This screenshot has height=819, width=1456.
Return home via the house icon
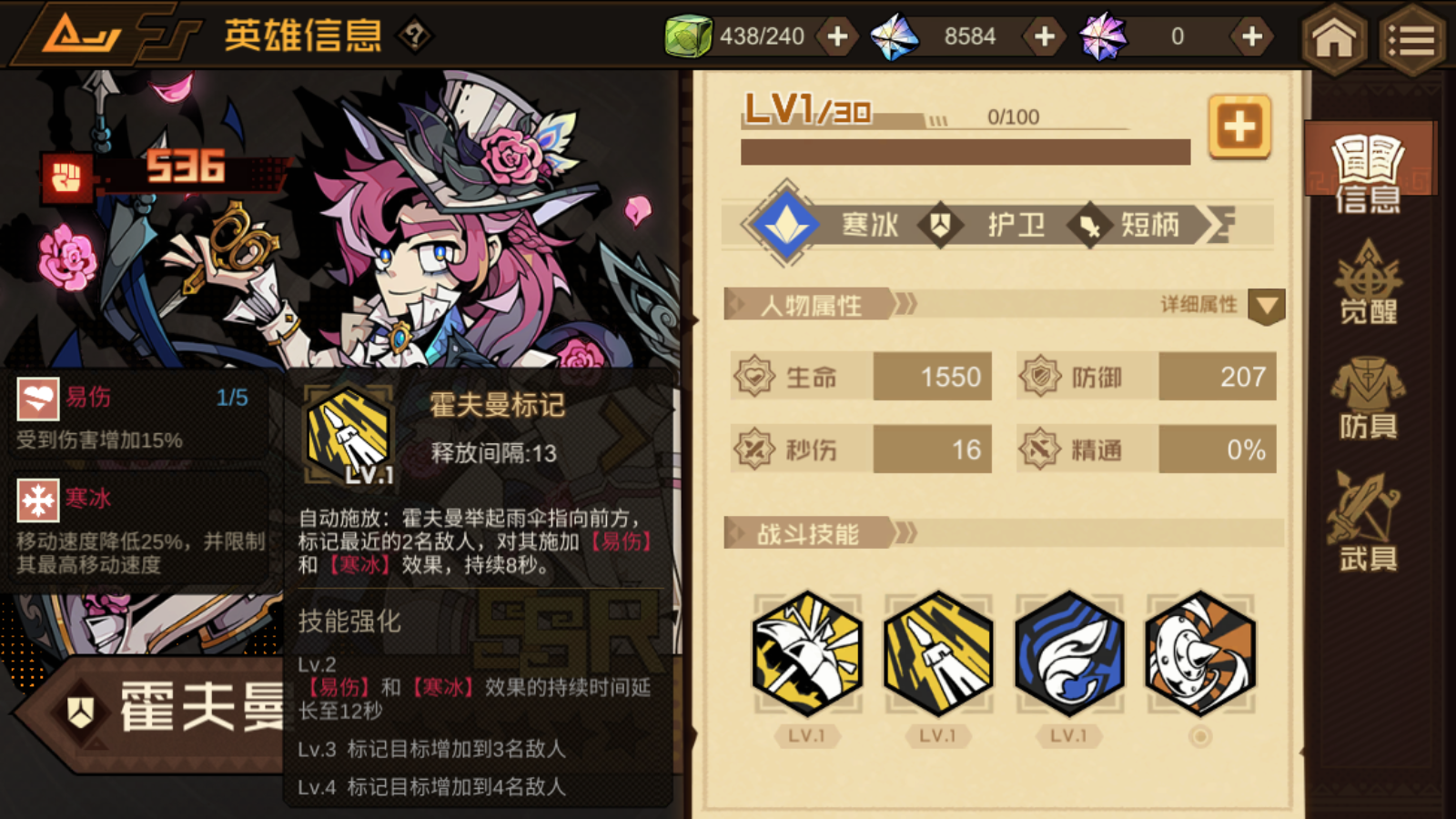[1335, 36]
